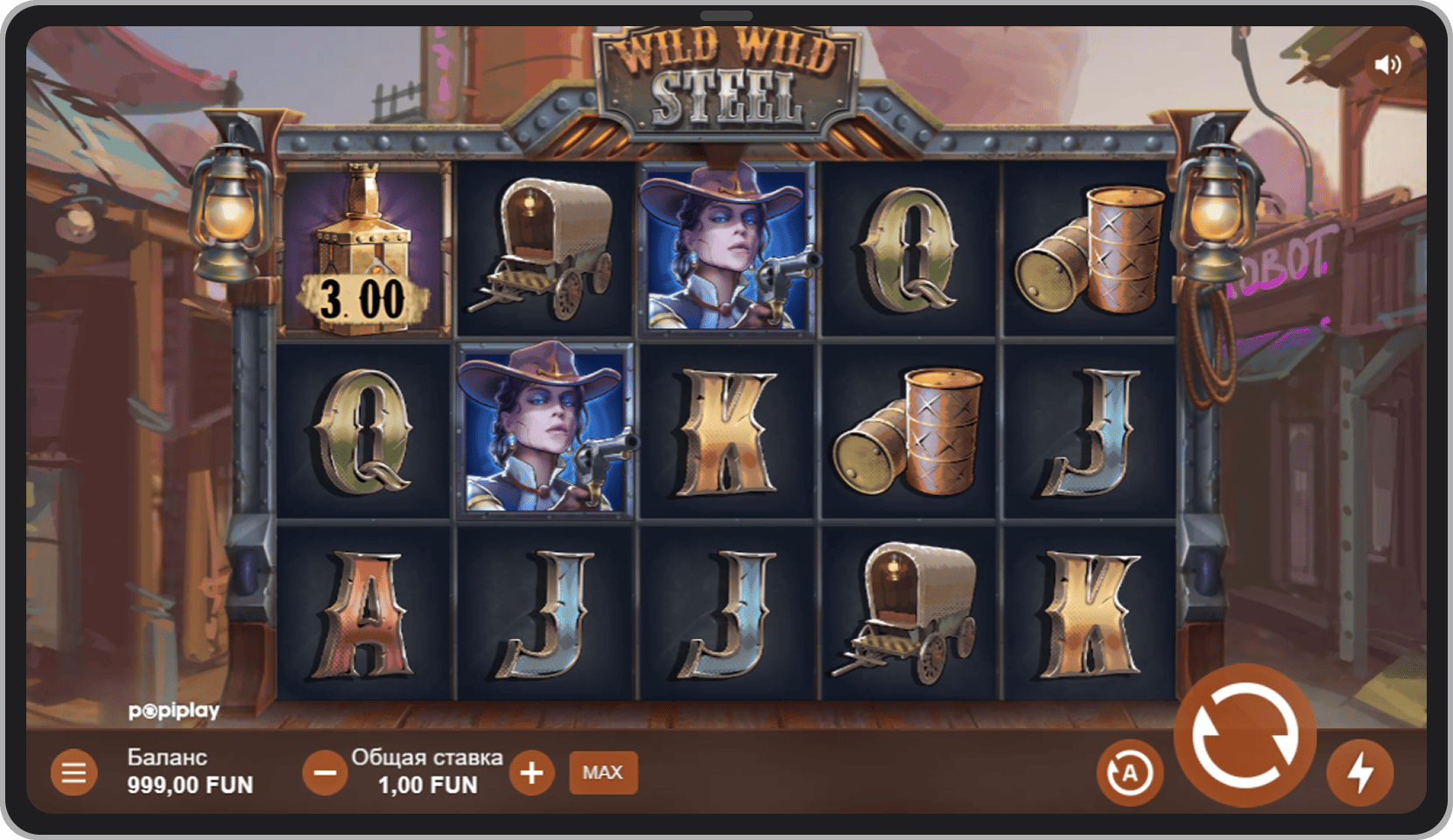Click the lantern symbol showing 3.00
Image resolution: width=1453 pixels, height=840 pixels.
[x=366, y=248]
